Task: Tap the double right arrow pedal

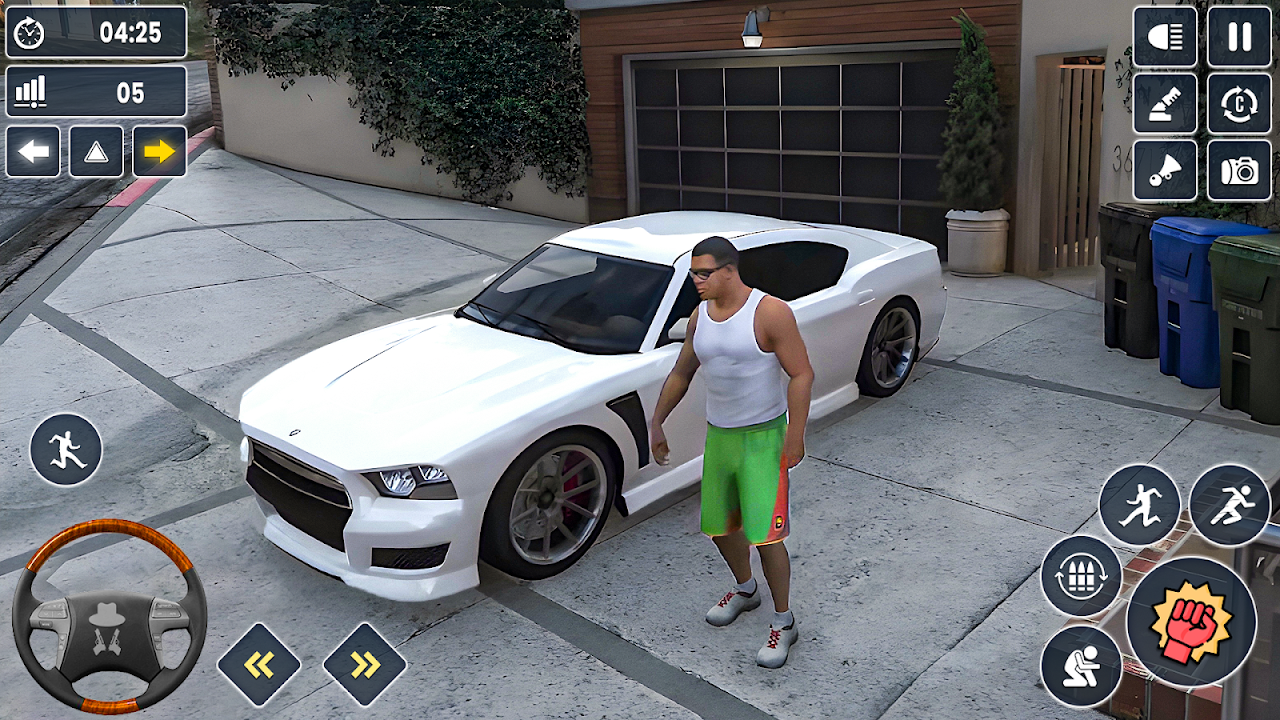Action: pos(365,665)
